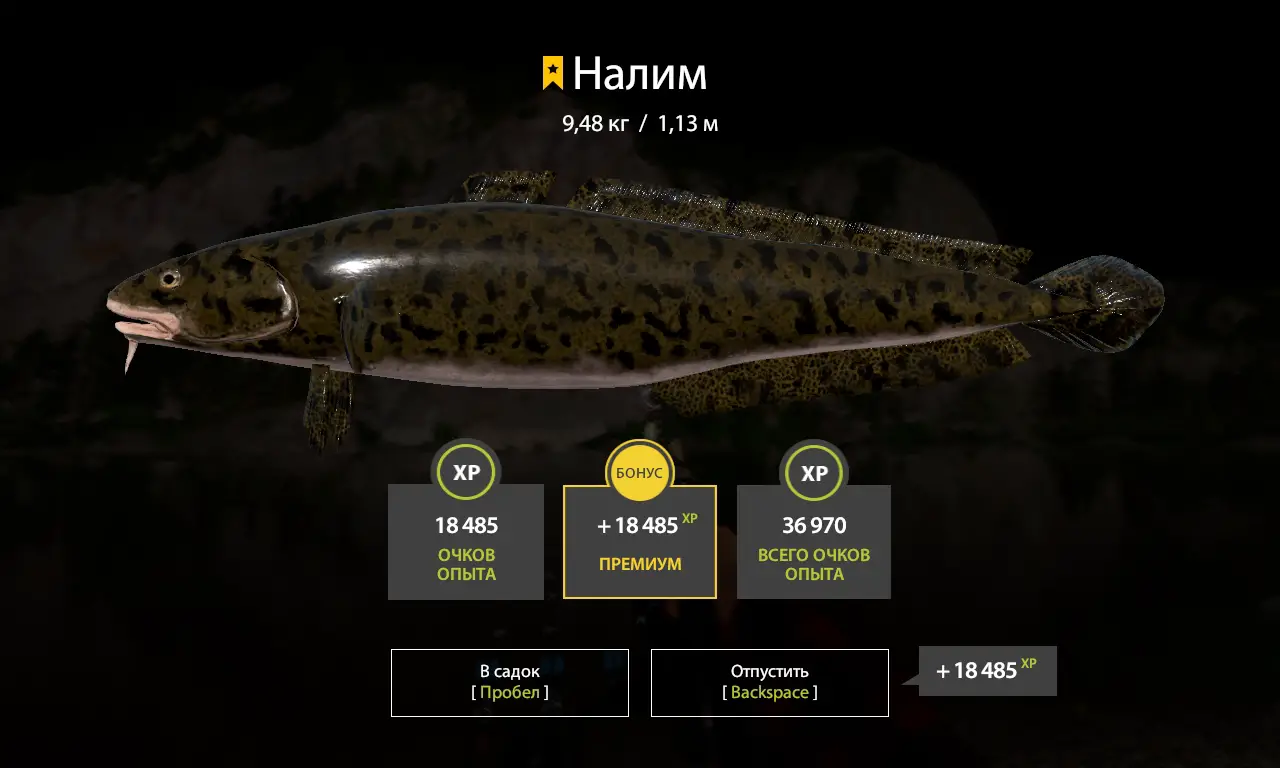Click the yellow border of the premium panel
This screenshot has width=1280, height=768.
564,545
